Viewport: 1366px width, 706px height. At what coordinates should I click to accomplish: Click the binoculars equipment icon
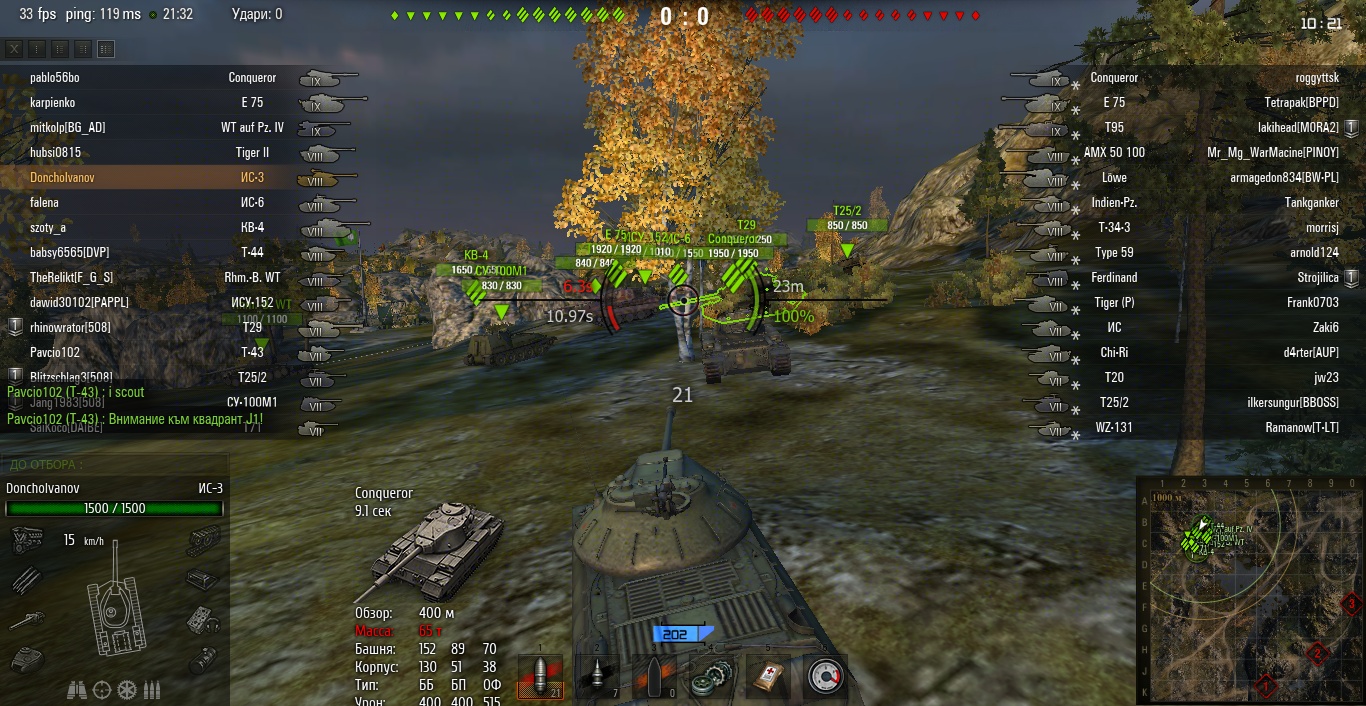[77, 689]
